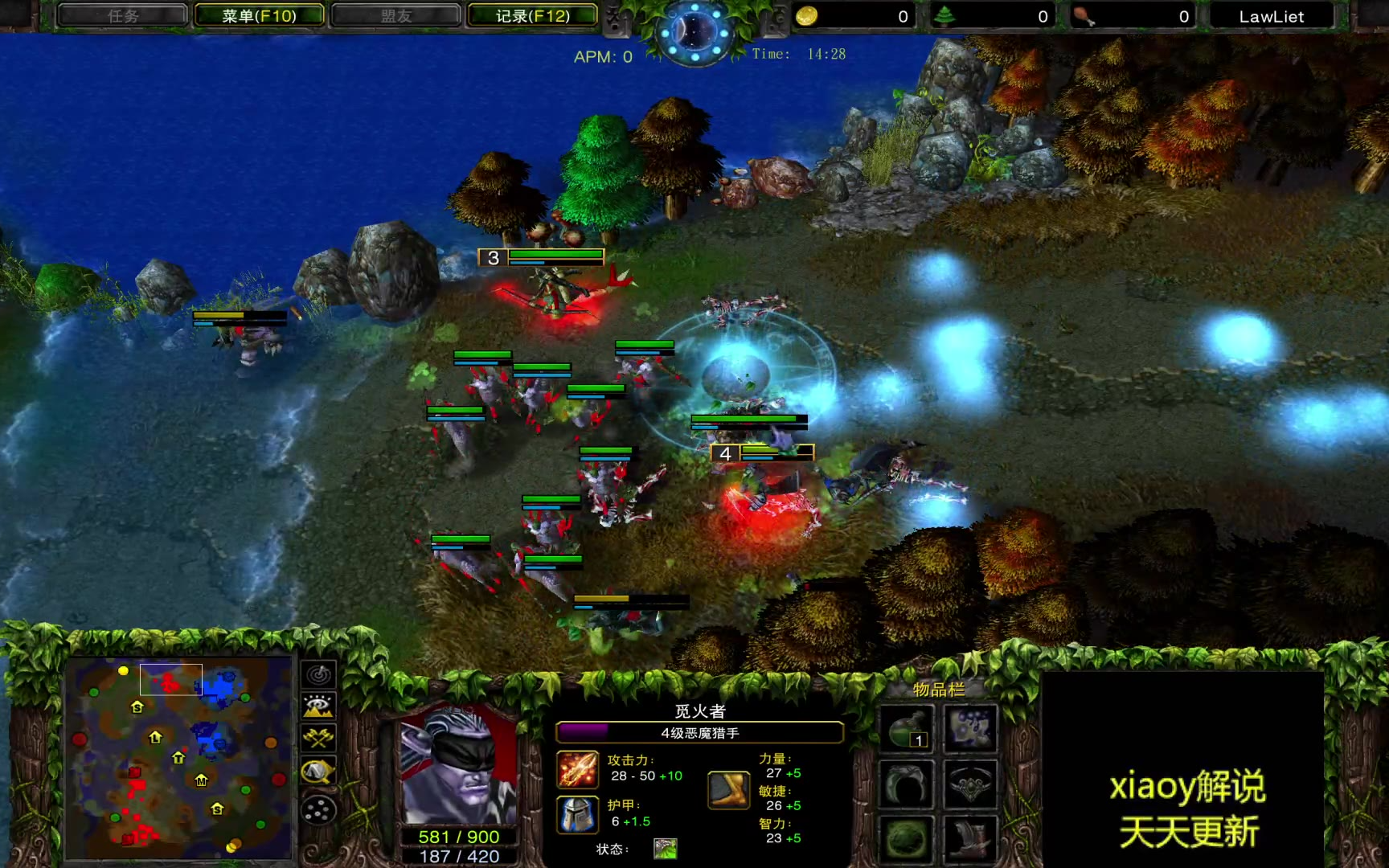Select the boots inventory item
Viewport: 1389px width, 868px height.
tap(970, 838)
